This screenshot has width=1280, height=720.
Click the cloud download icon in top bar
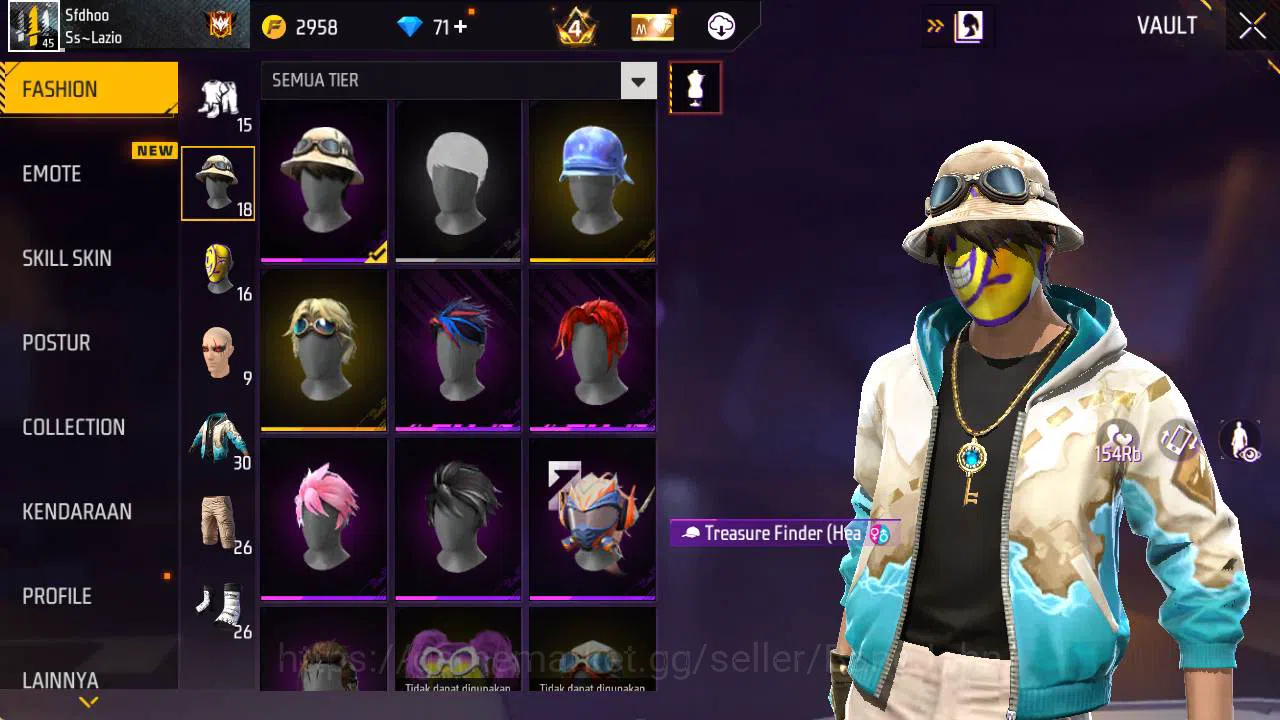click(720, 27)
